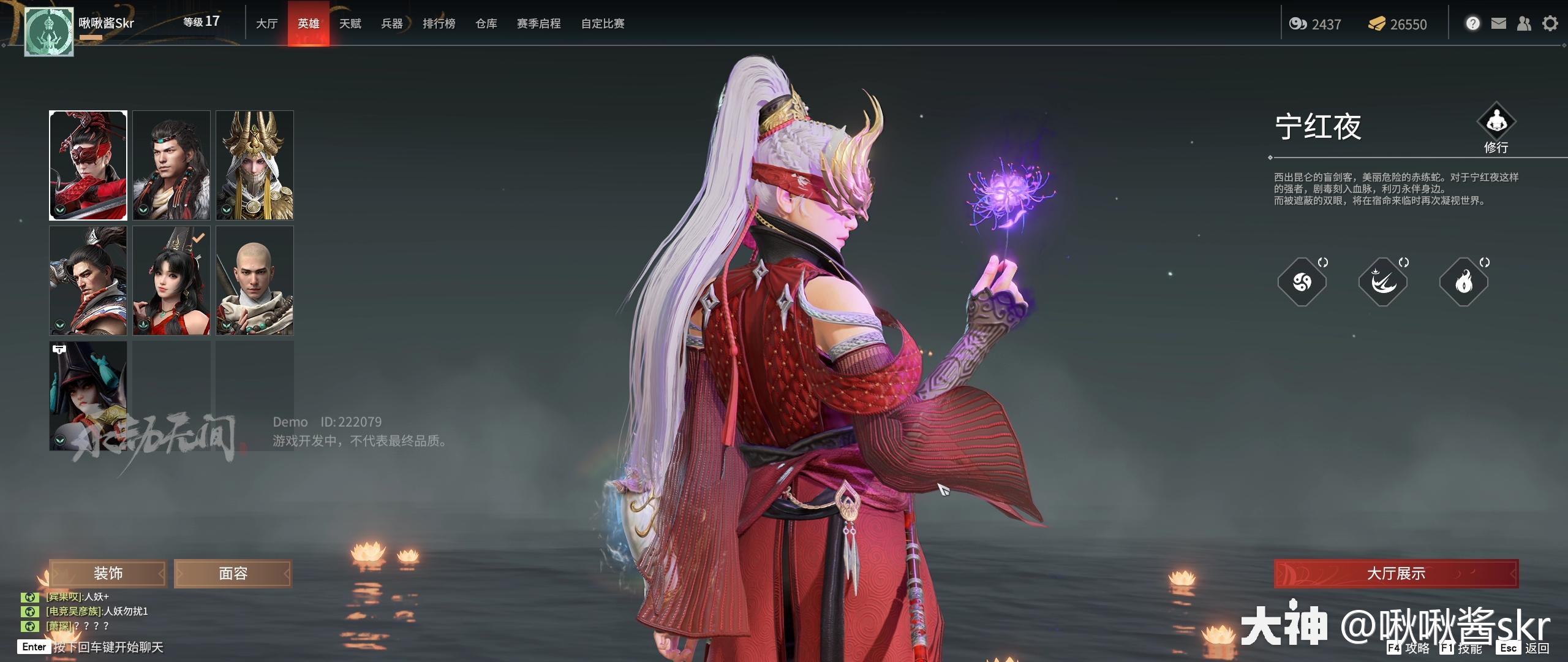1568x662 pixels.
Task: Open the 仓库 storage tab
Action: [486, 23]
